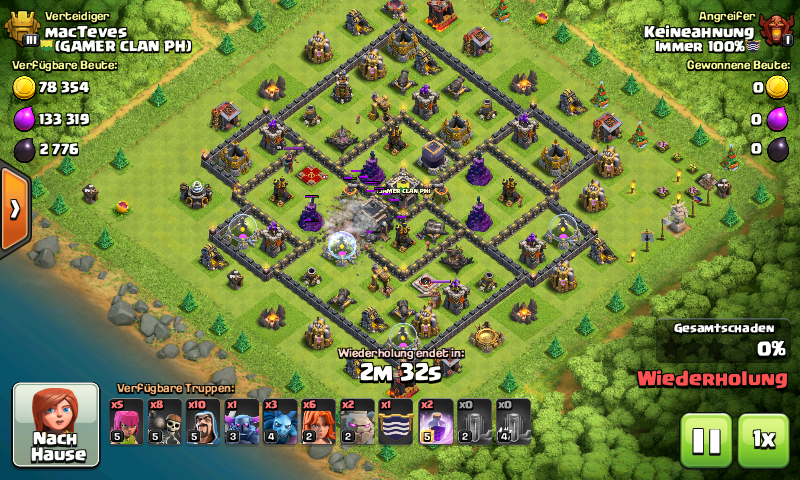Image resolution: width=800 pixels, height=480 pixels.
Task: Expand the orange side arrow panel
Action: [15, 209]
